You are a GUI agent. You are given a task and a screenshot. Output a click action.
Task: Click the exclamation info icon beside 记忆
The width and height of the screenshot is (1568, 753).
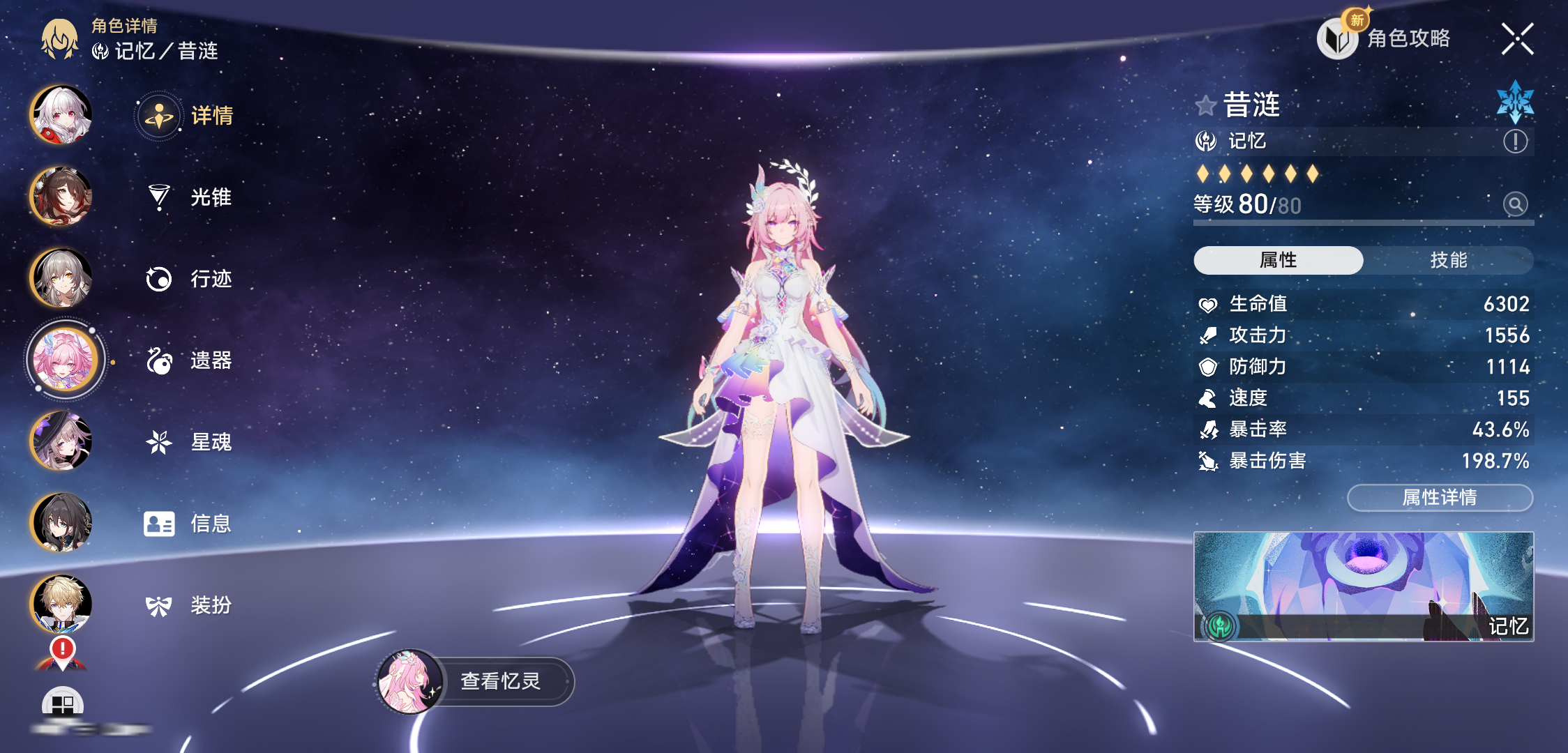[1515, 142]
